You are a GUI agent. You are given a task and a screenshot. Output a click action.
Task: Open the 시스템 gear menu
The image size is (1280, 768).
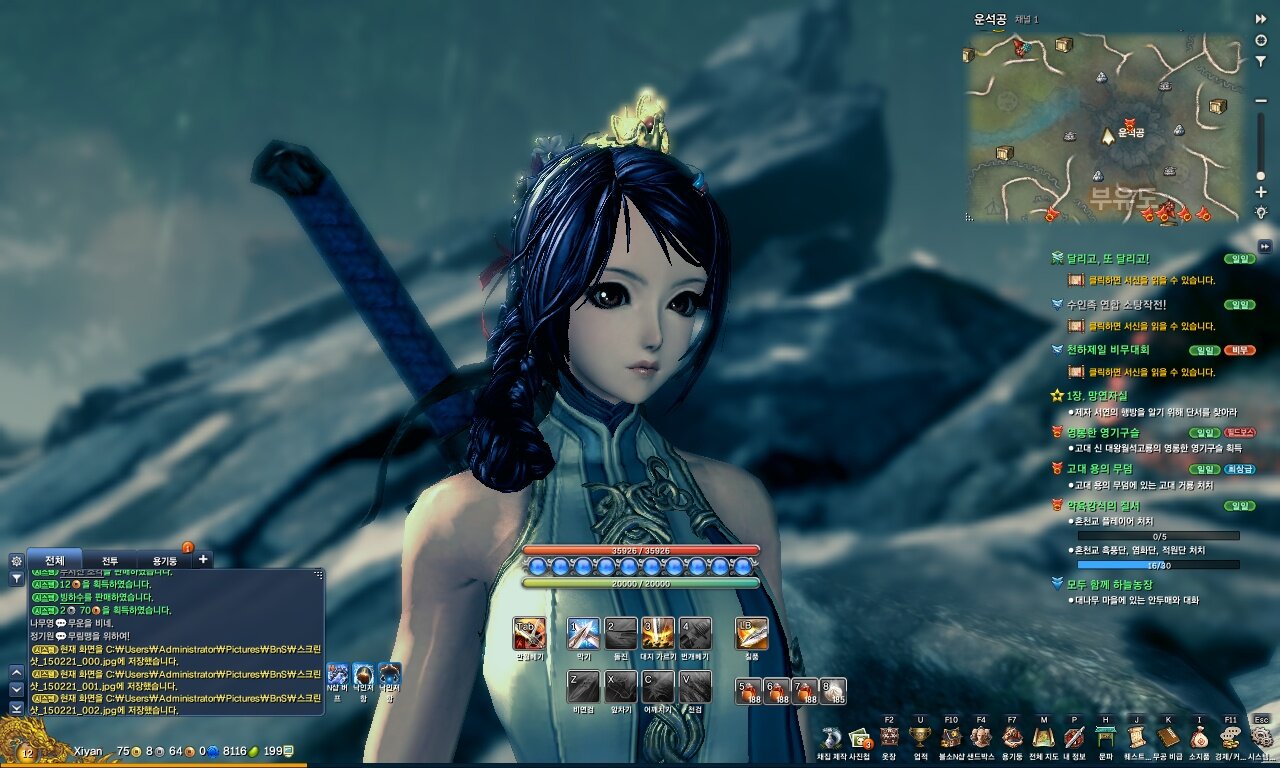[1262, 738]
